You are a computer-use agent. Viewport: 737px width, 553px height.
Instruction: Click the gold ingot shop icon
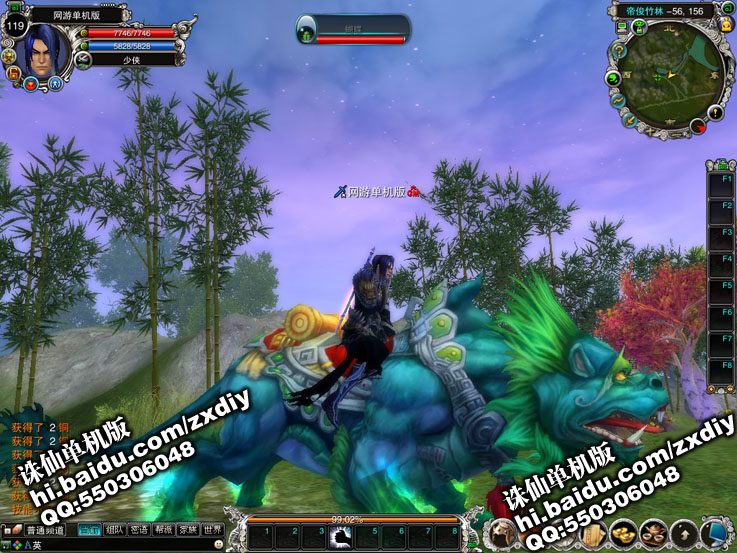[x=624, y=534]
